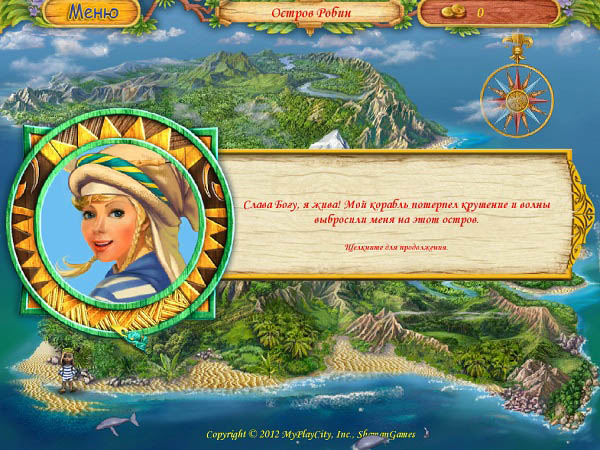The height and width of the screenshot is (450, 600).
Task: Click the parchment dialogue to continue
Action: click(395, 213)
